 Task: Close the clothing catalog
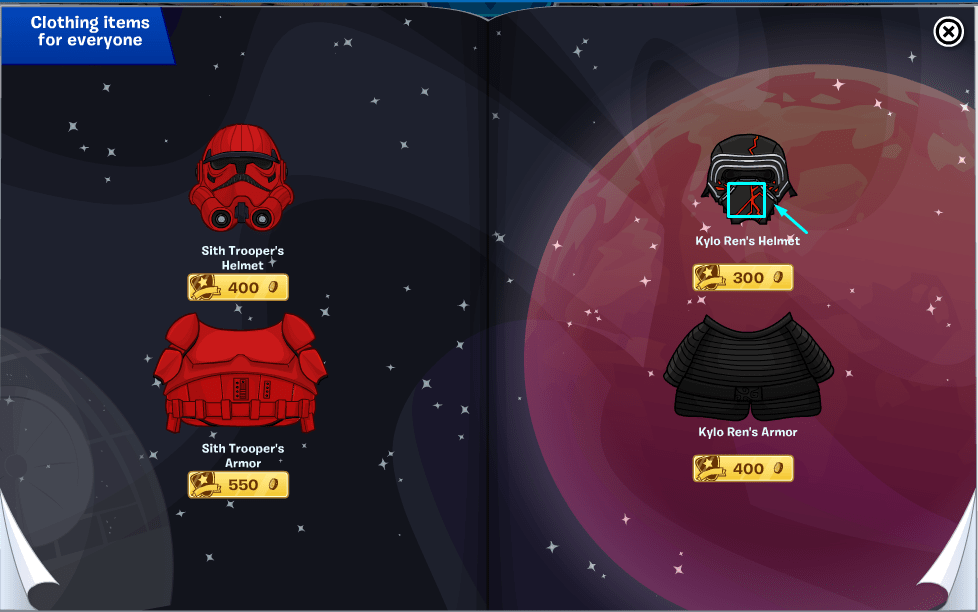(948, 33)
